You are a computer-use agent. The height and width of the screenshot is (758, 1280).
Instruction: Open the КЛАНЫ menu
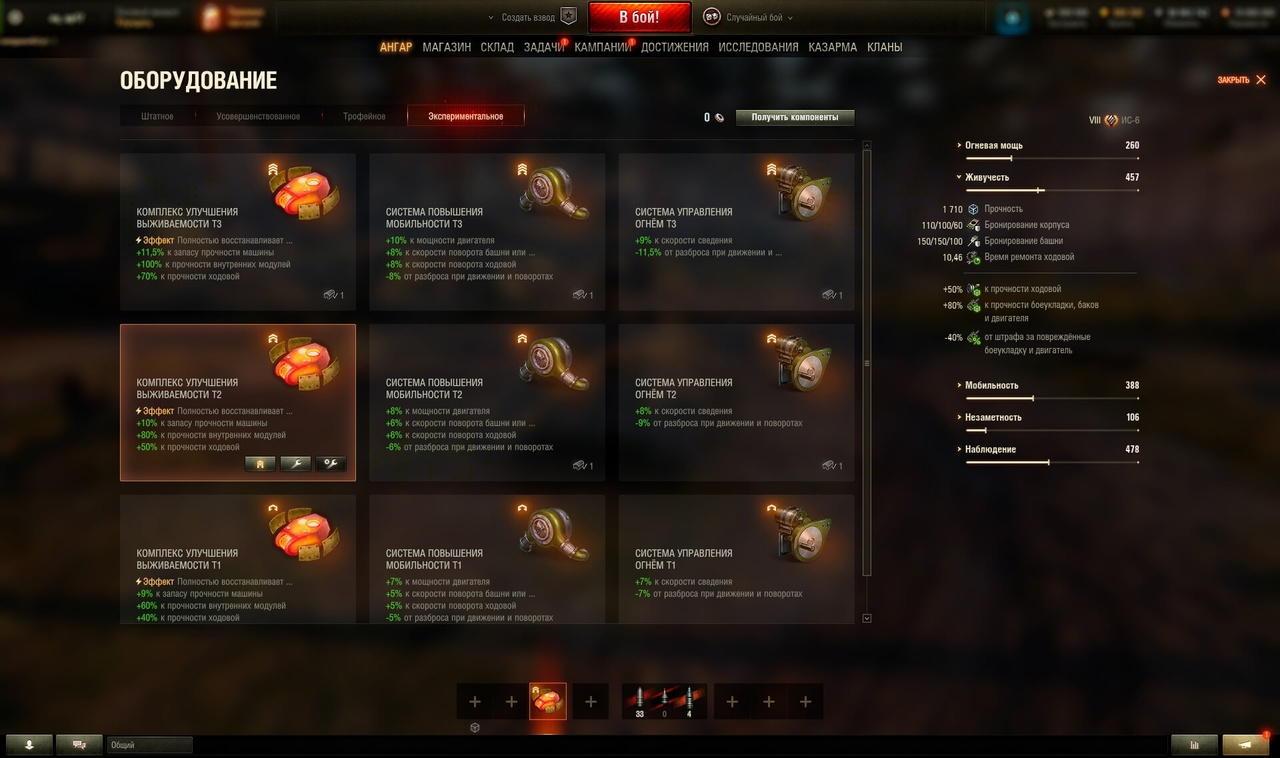[x=884, y=47]
